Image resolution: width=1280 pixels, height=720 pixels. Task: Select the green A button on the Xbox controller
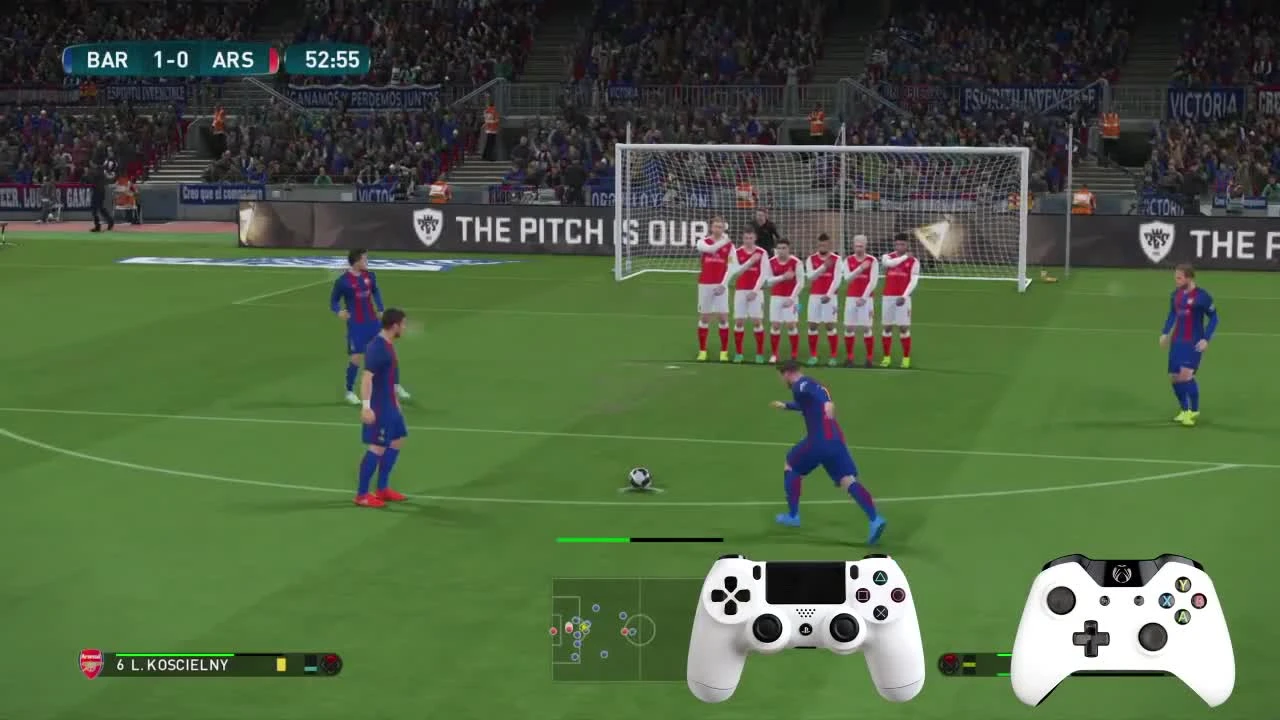(1183, 616)
